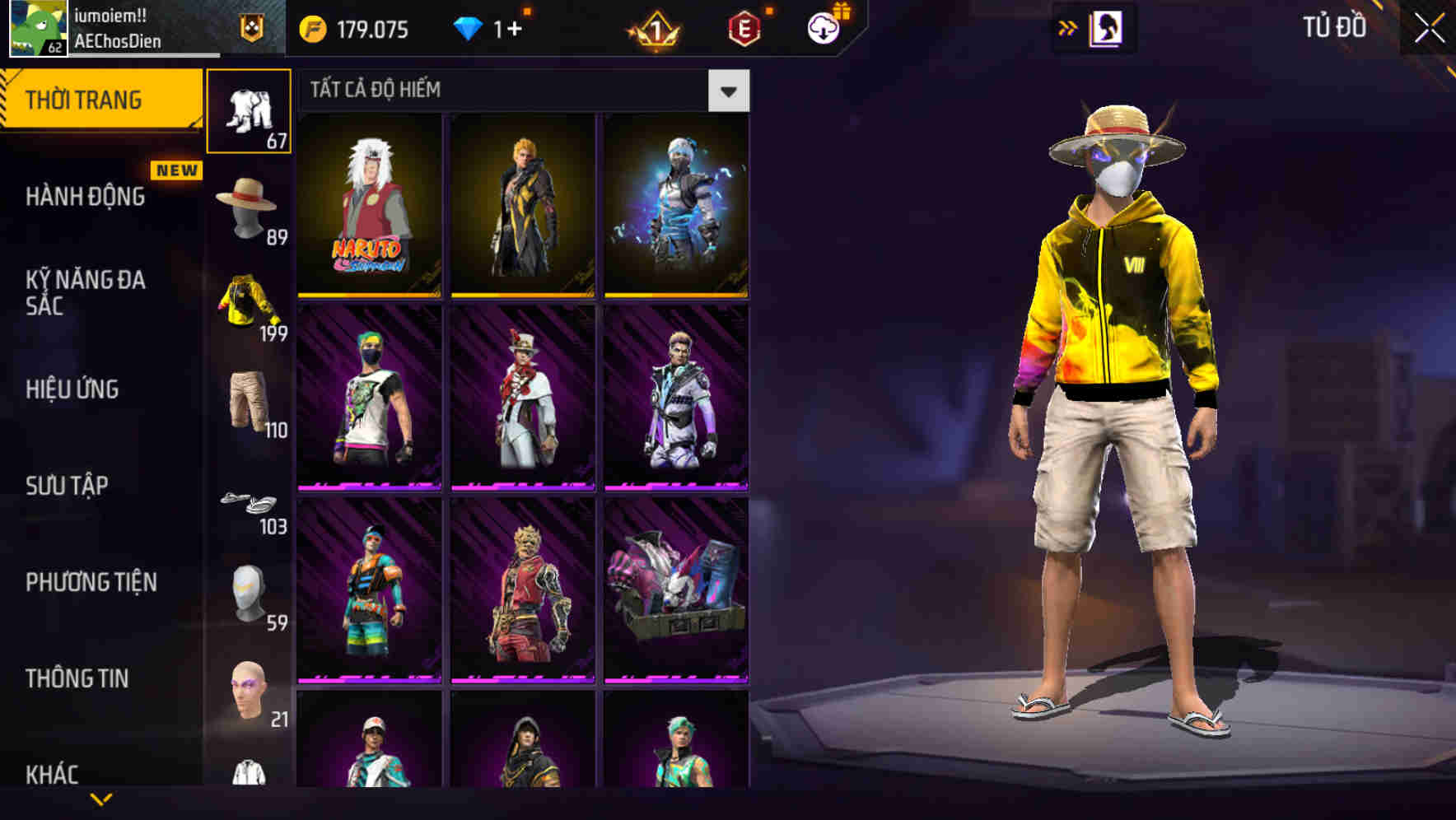Screen dimensions: 1456x820
Task: Select the sandals category with 103 items
Action: tap(248, 501)
